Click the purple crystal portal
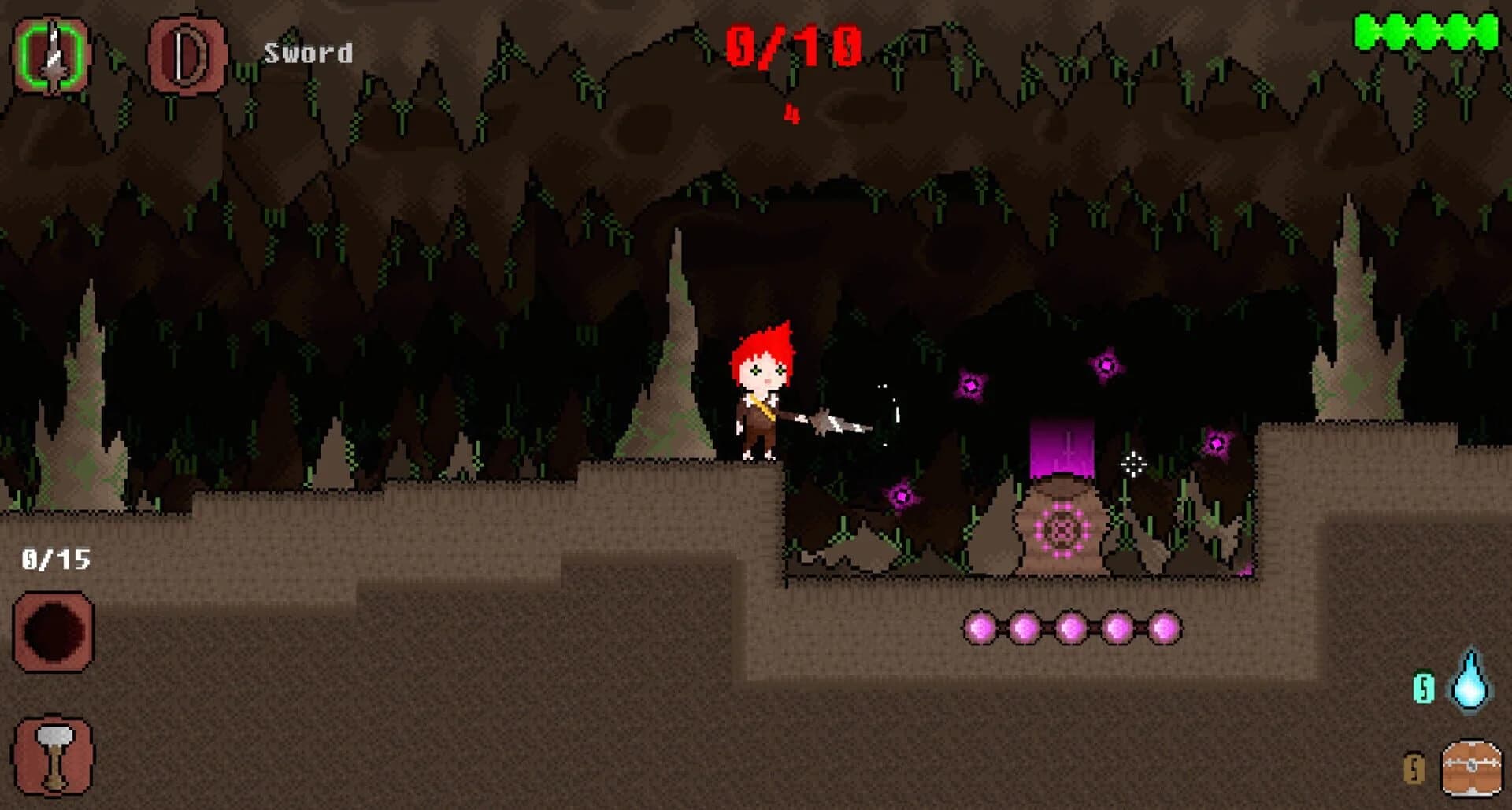The width and height of the screenshot is (1512, 810). (1062, 445)
